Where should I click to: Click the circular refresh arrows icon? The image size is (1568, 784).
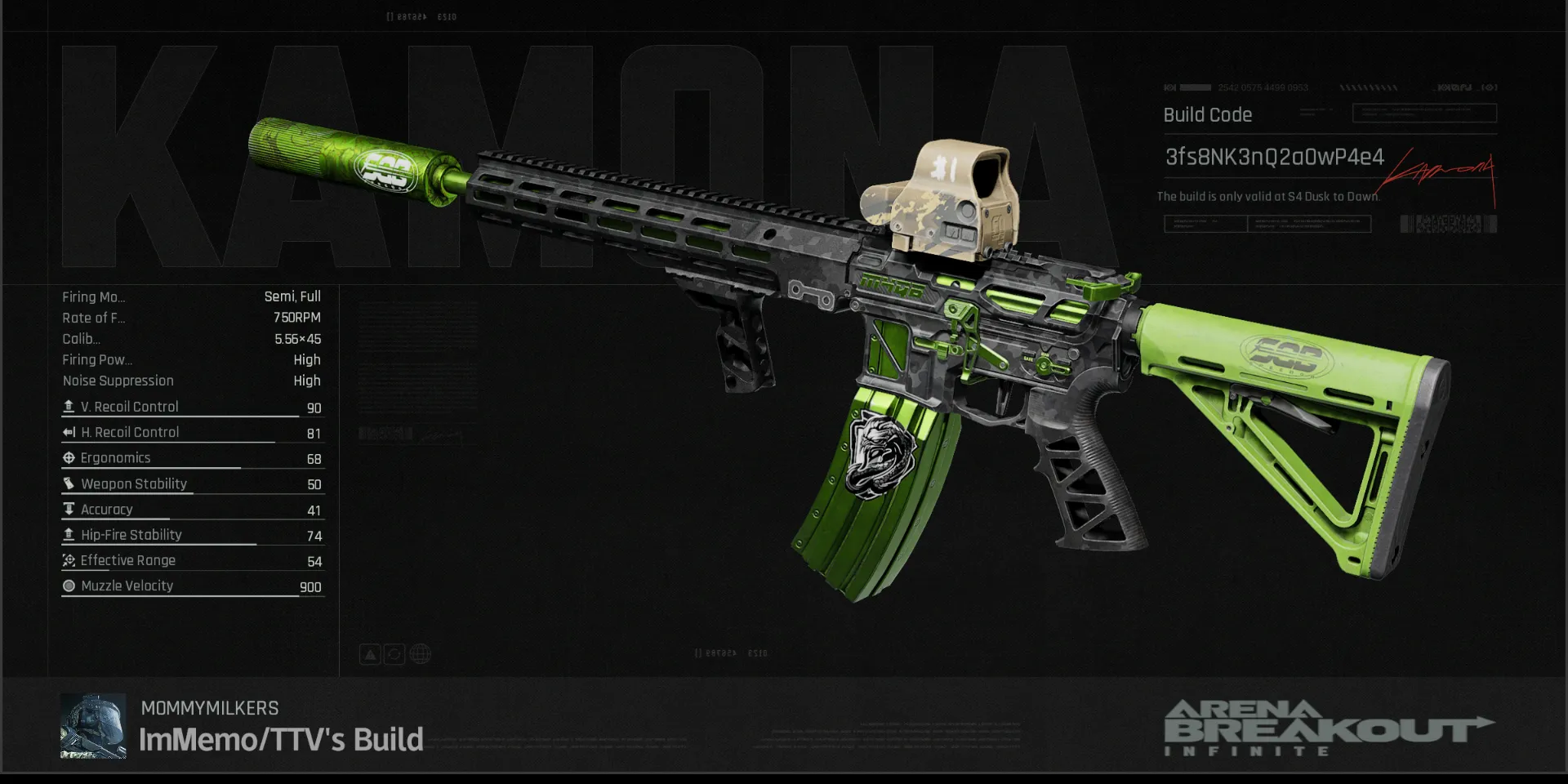(x=394, y=654)
